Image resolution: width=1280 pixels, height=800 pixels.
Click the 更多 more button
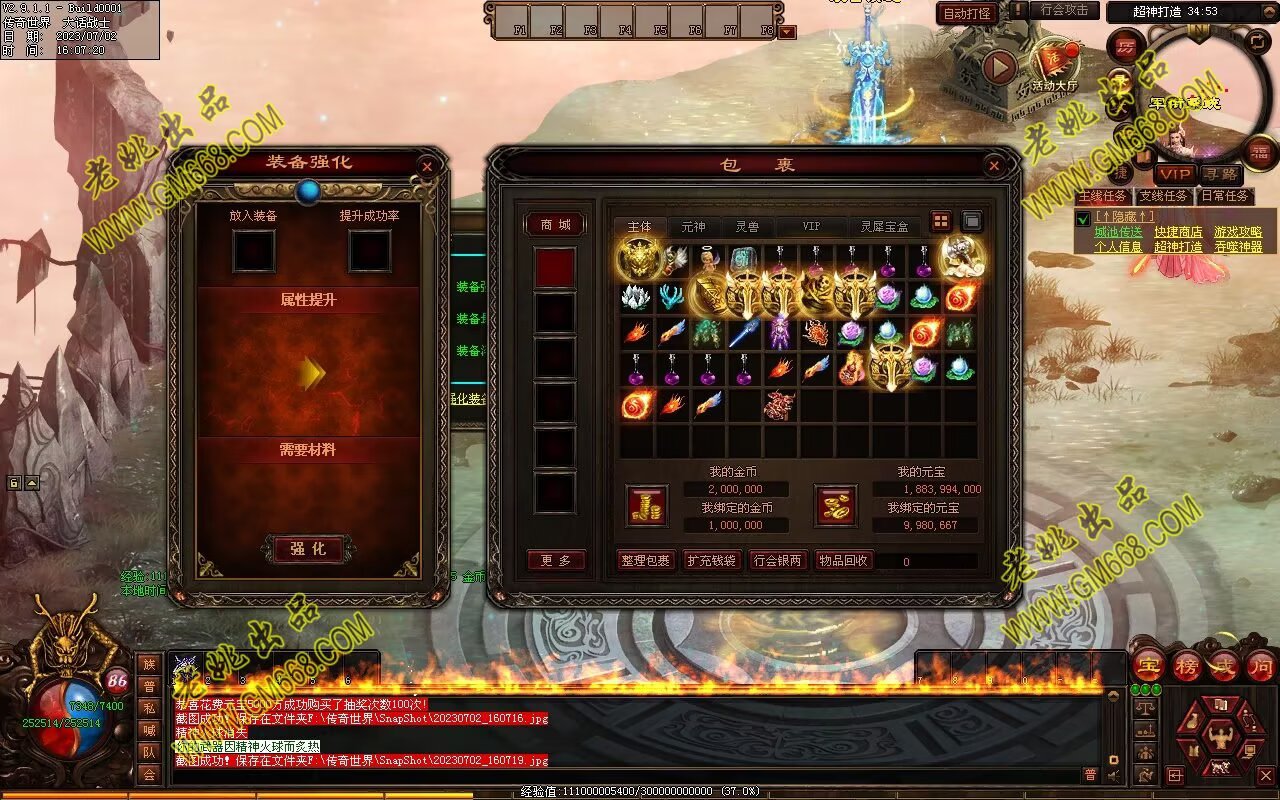click(556, 561)
